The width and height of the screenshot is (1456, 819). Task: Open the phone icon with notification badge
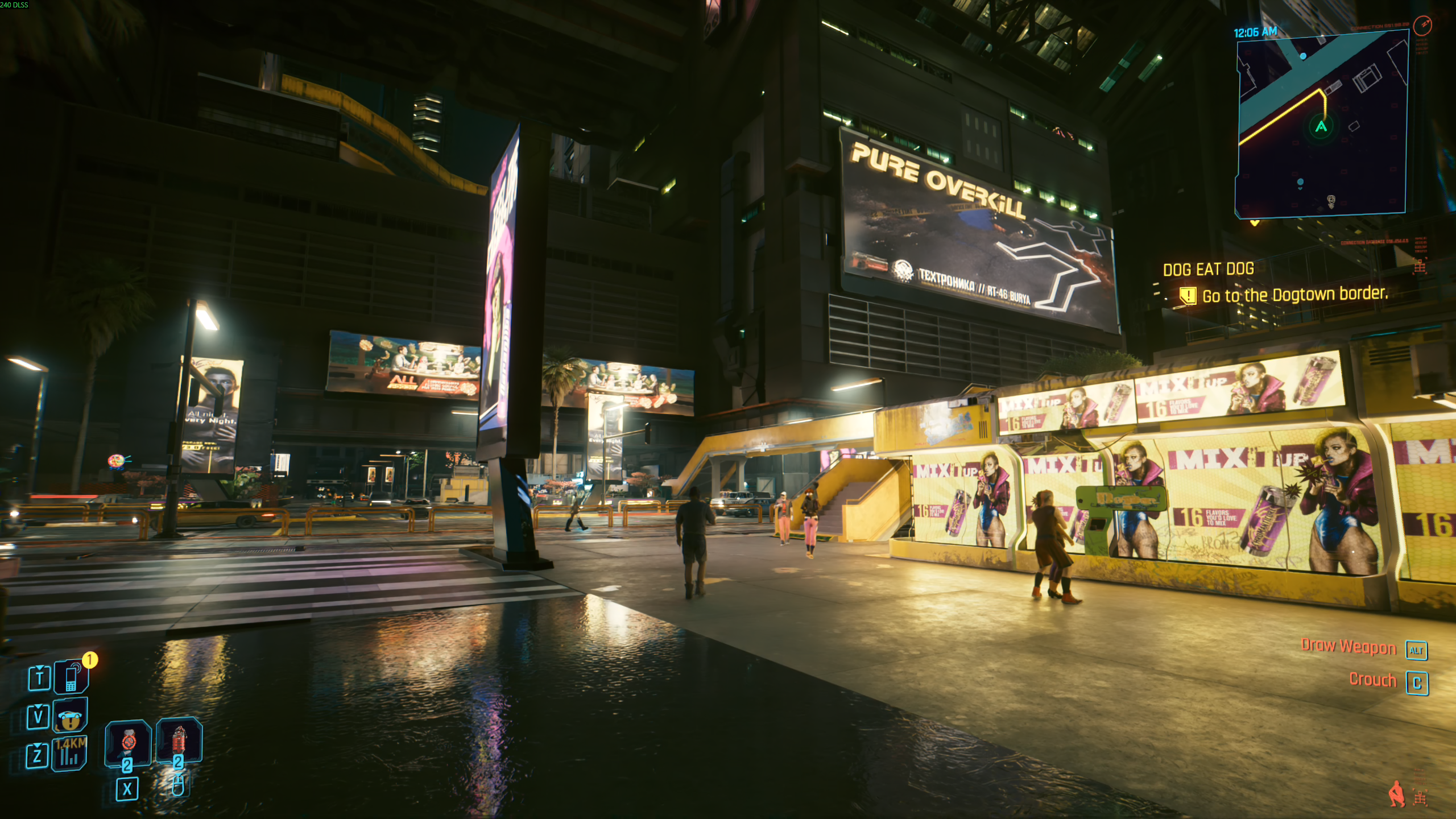click(72, 677)
